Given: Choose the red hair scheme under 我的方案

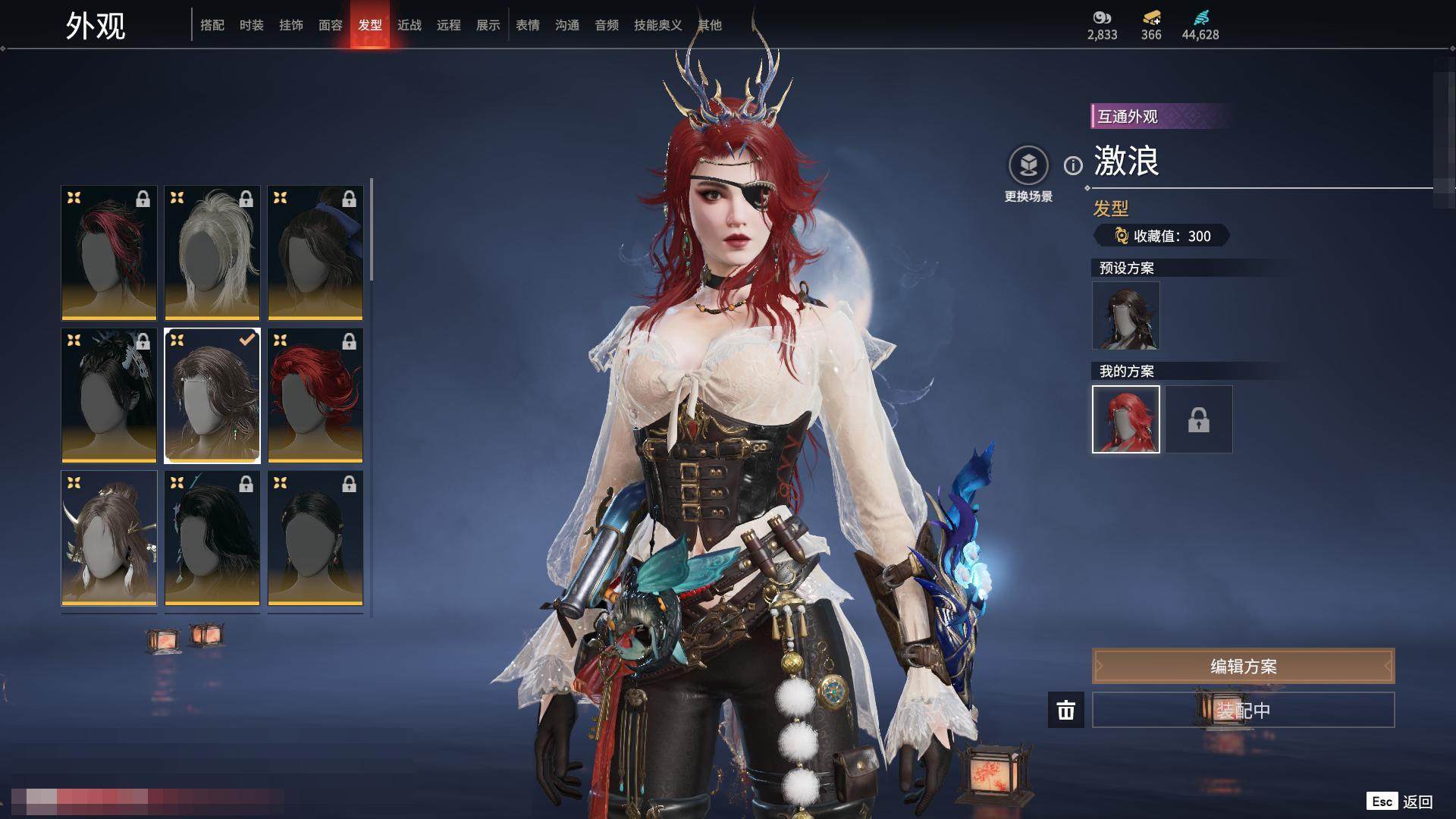Looking at the screenshot, I should point(1125,419).
